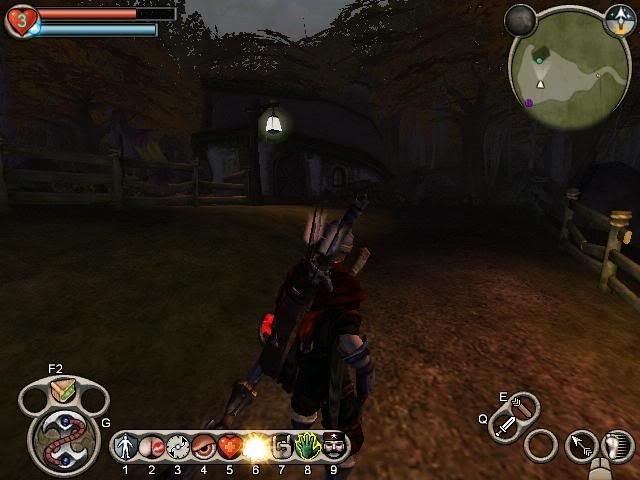Select the arrow ranged weapon ring
Image resolution: width=640 pixels, height=480 pixels.
[x=541, y=446]
